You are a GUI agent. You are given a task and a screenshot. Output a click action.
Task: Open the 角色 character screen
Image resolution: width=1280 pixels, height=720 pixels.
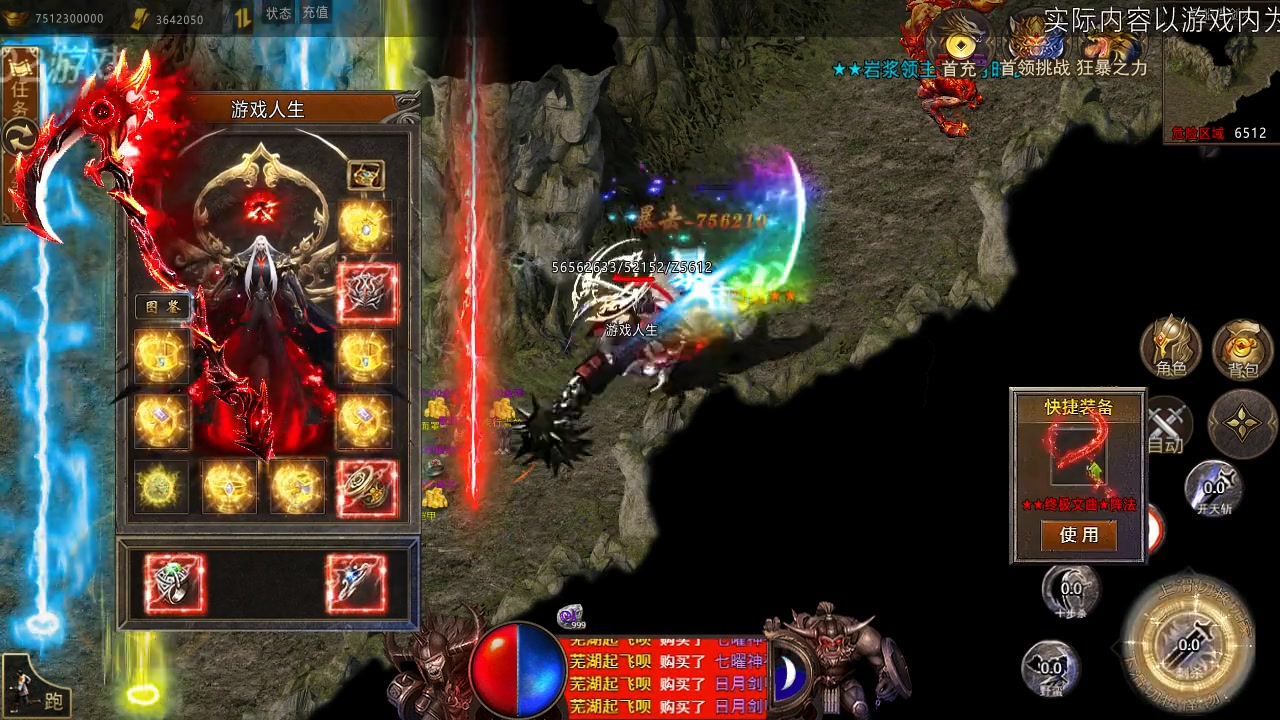1171,348
